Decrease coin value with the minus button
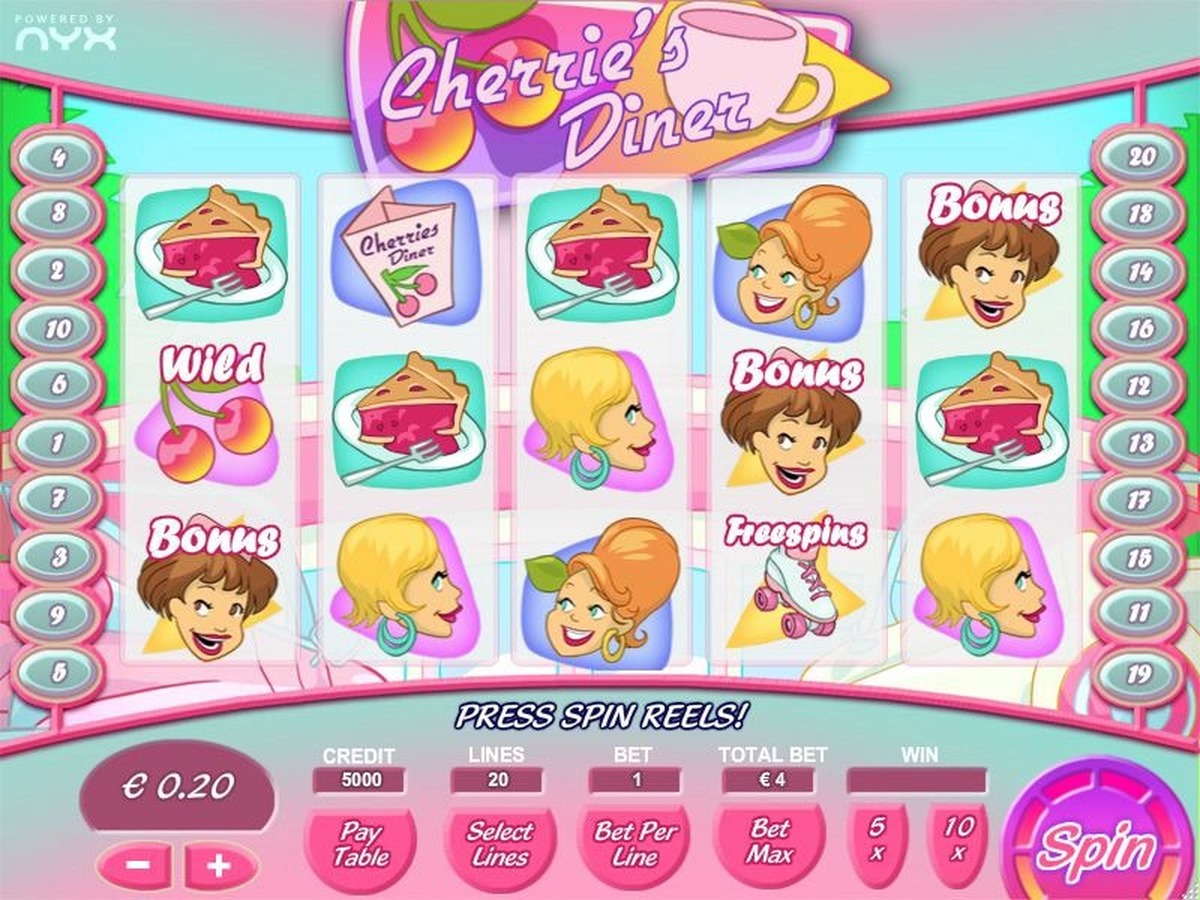The width and height of the screenshot is (1200, 900). tap(139, 865)
